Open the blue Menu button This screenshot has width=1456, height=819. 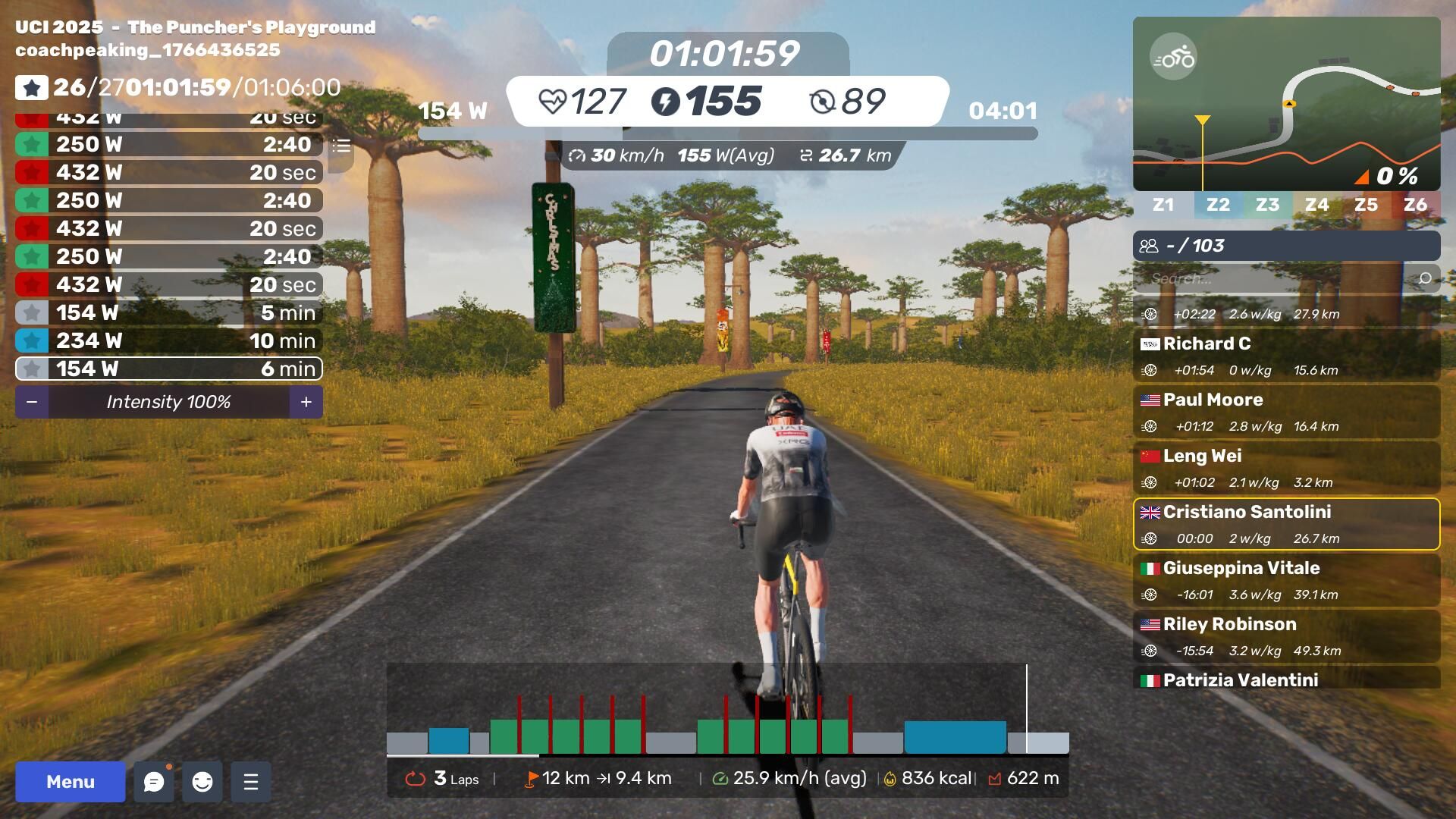70,782
